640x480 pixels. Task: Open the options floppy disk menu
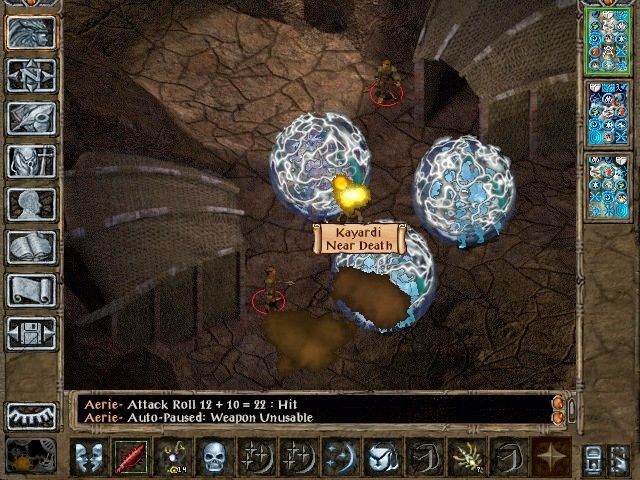31,333
